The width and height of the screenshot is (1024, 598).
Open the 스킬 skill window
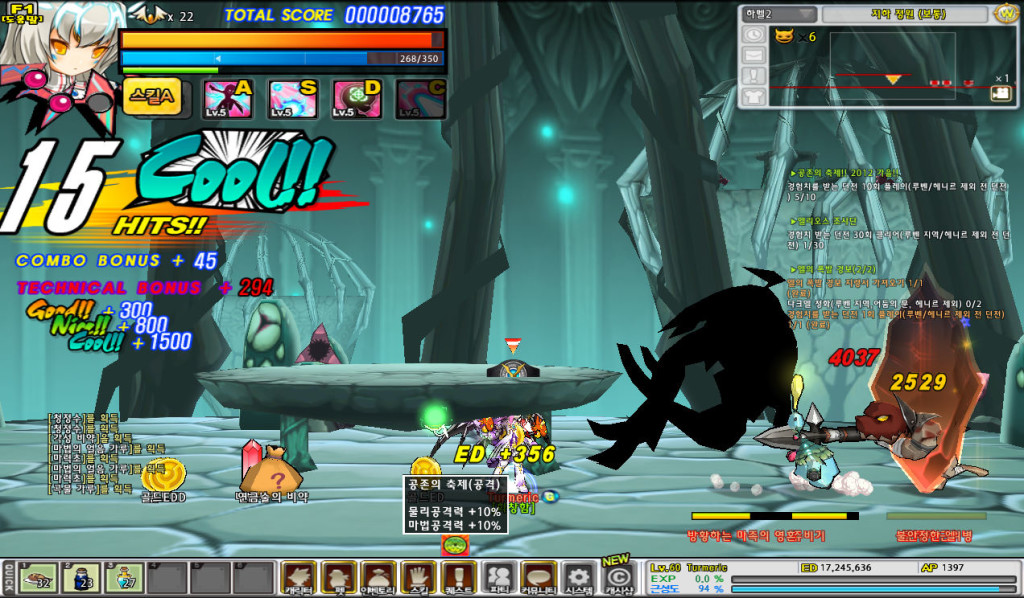pyautogui.click(x=418, y=577)
